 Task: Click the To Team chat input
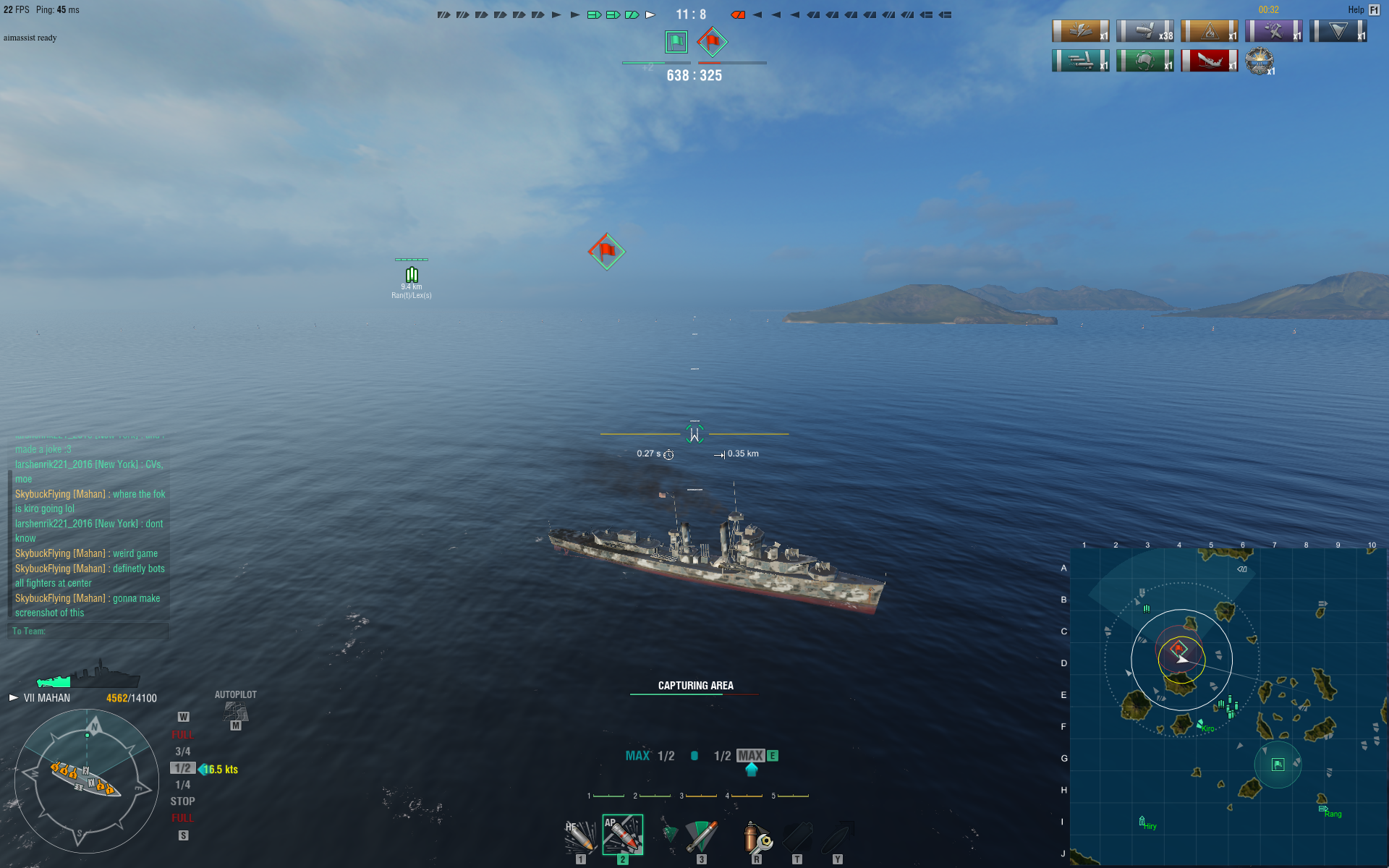[x=88, y=631]
